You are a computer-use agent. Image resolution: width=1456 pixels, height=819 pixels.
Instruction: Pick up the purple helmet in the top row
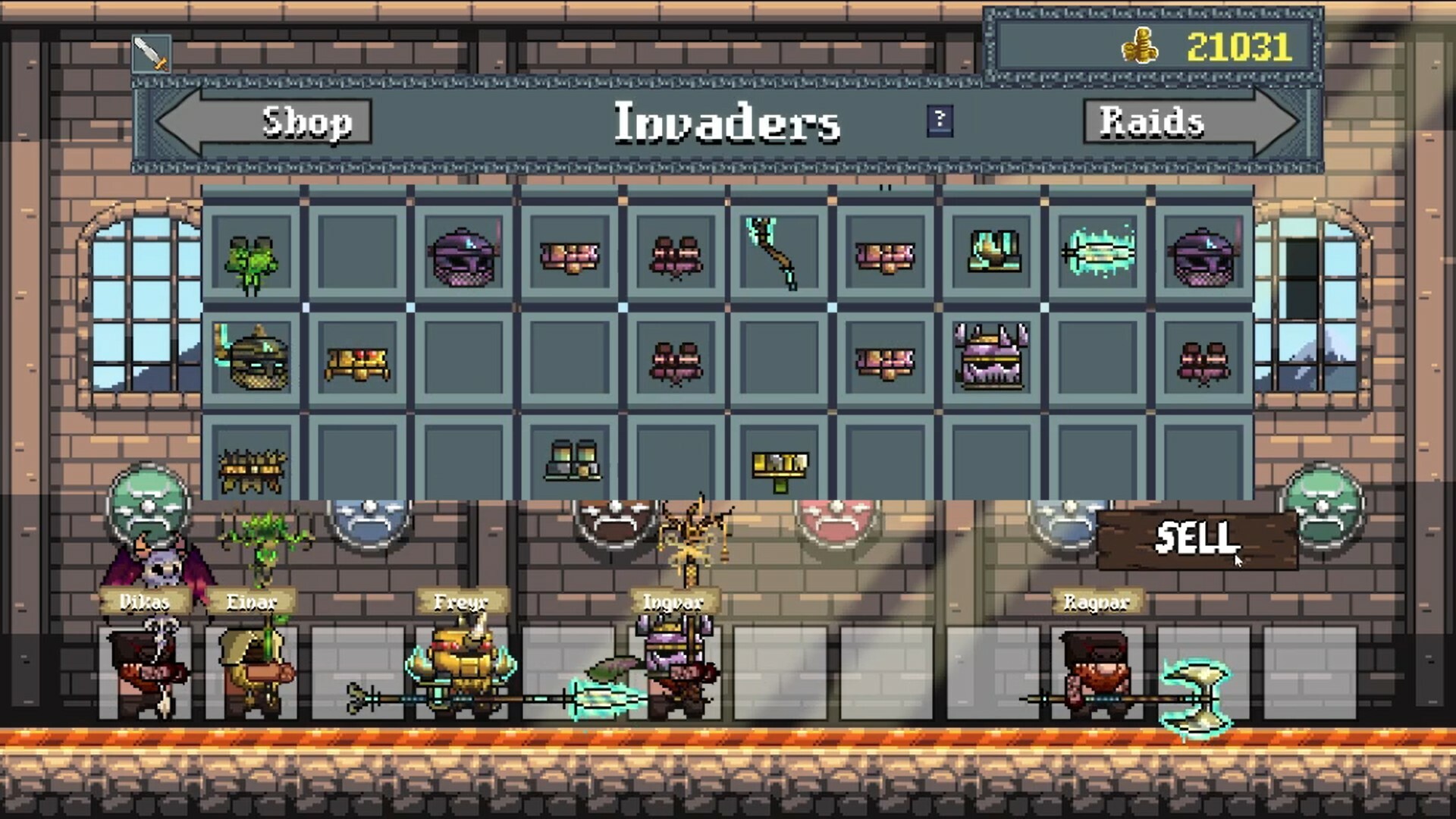tap(465, 258)
